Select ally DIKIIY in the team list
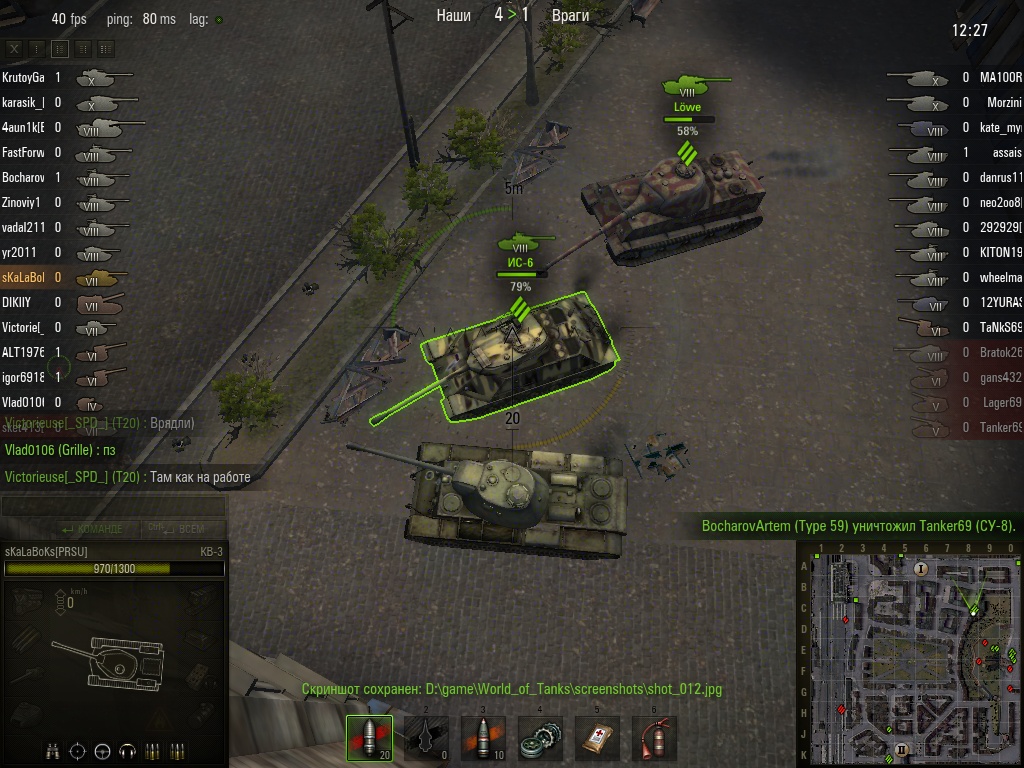This screenshot has height=768, width=1024. click(18, 302)
